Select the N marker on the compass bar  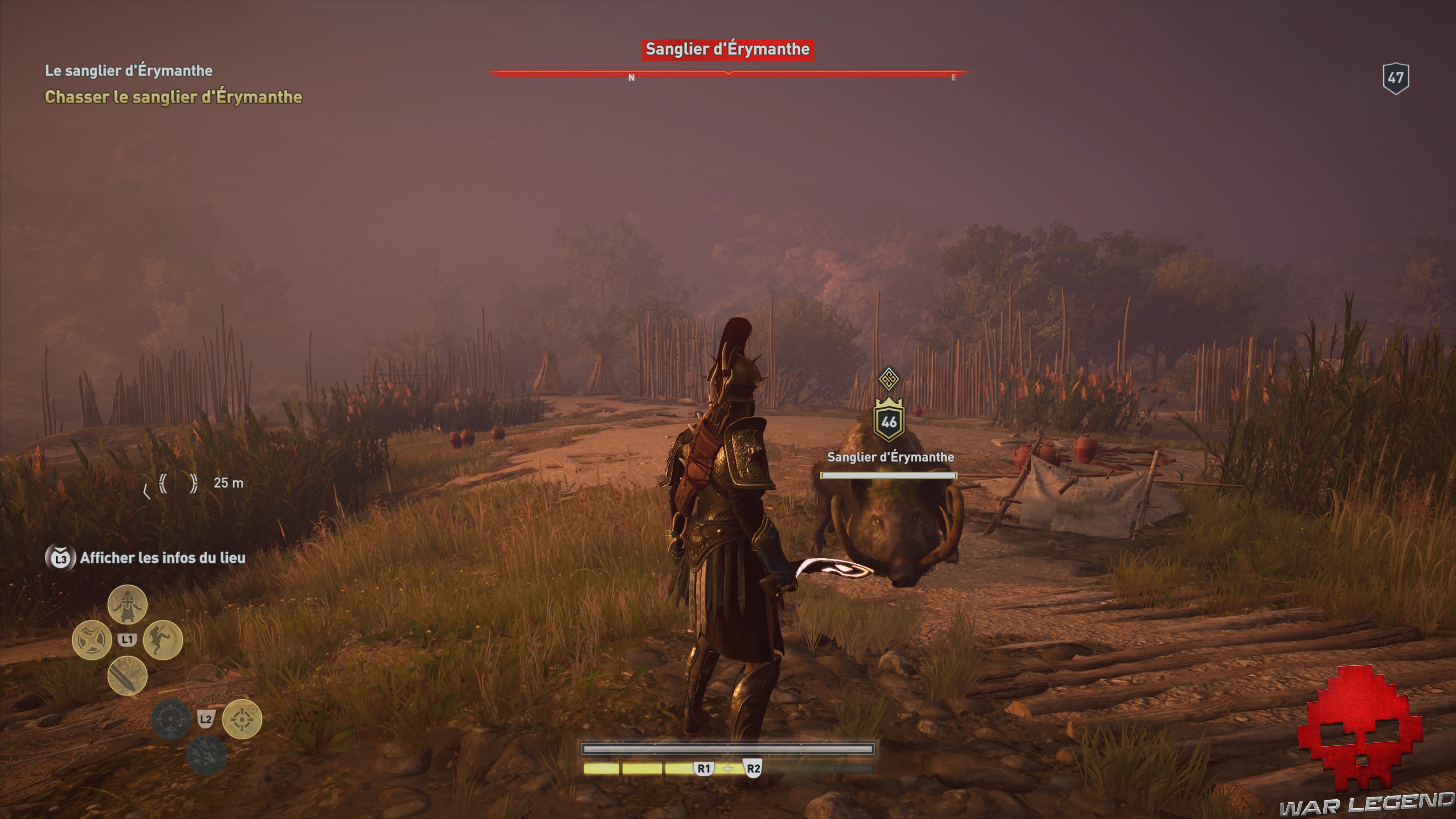(631, 78)
